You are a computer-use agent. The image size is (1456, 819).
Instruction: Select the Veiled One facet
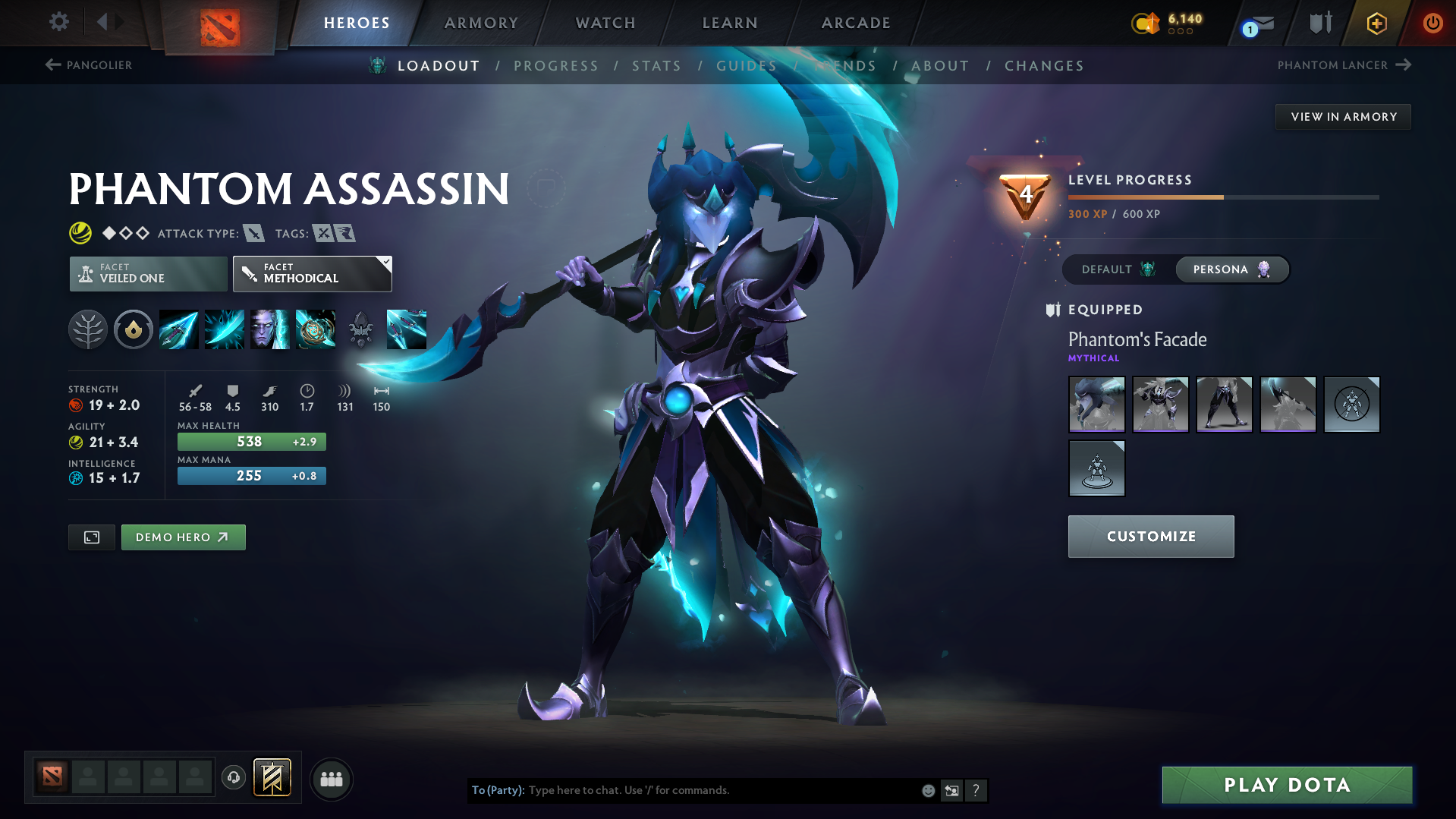[148, 273]
